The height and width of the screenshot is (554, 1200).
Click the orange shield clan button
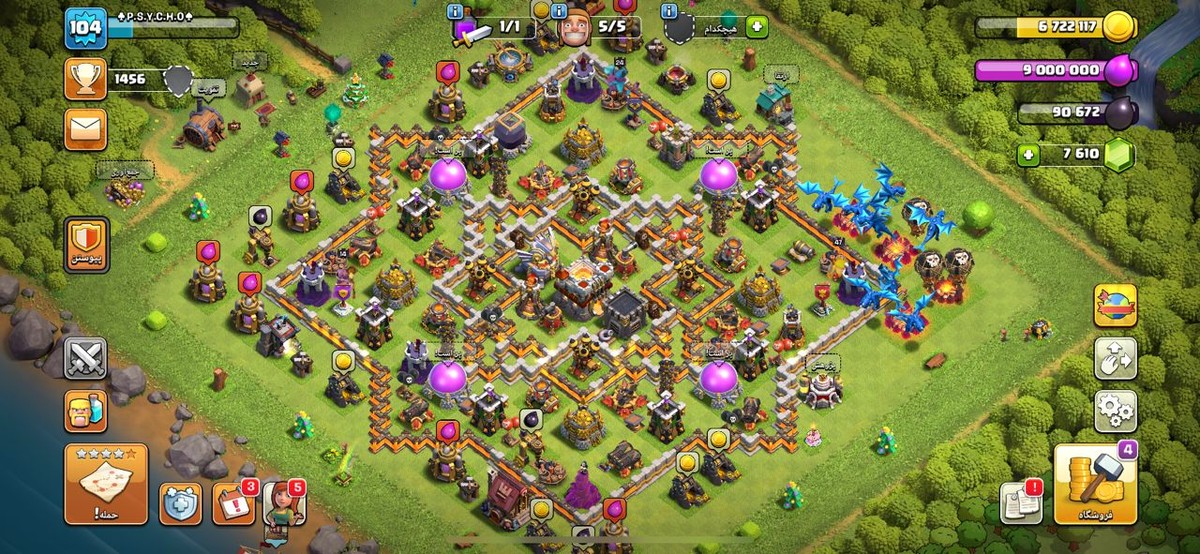tap(85, 241)
